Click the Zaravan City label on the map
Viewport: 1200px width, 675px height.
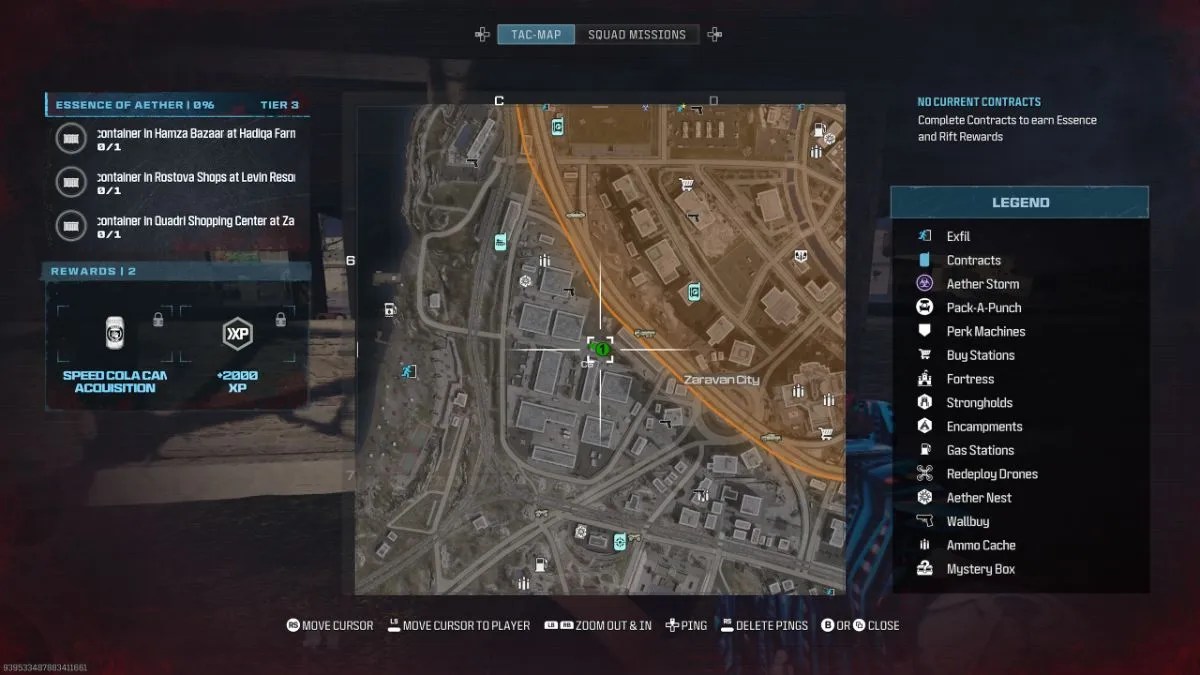coord(721,380)
